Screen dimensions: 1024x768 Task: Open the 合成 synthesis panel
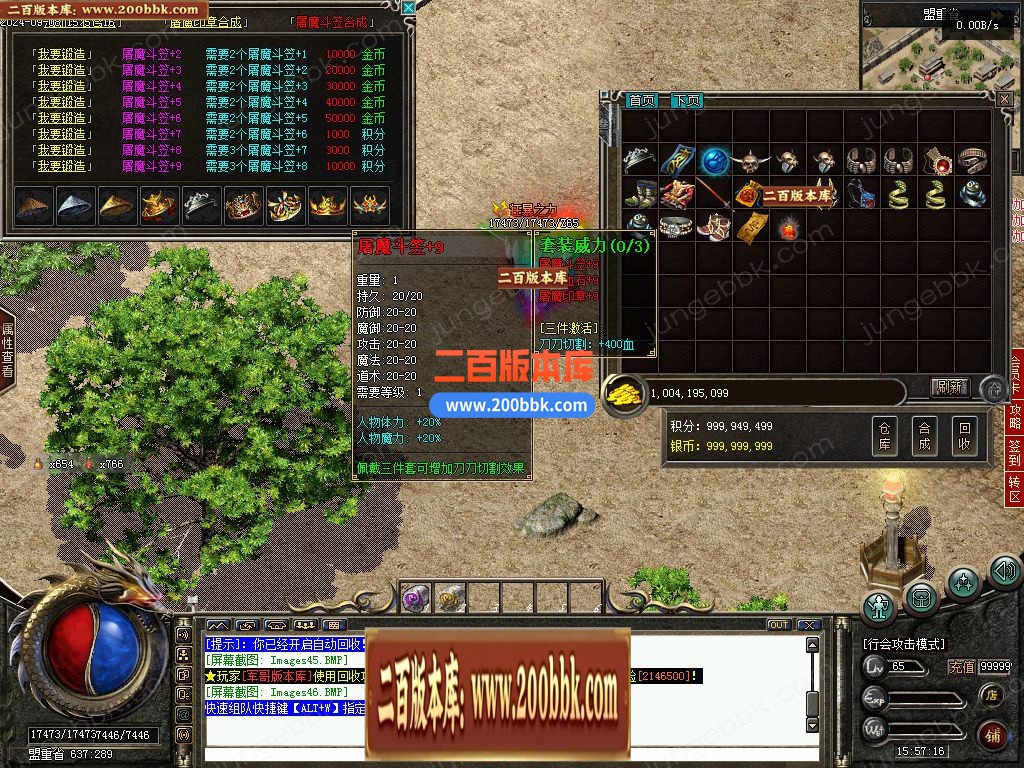pos(924,437)
